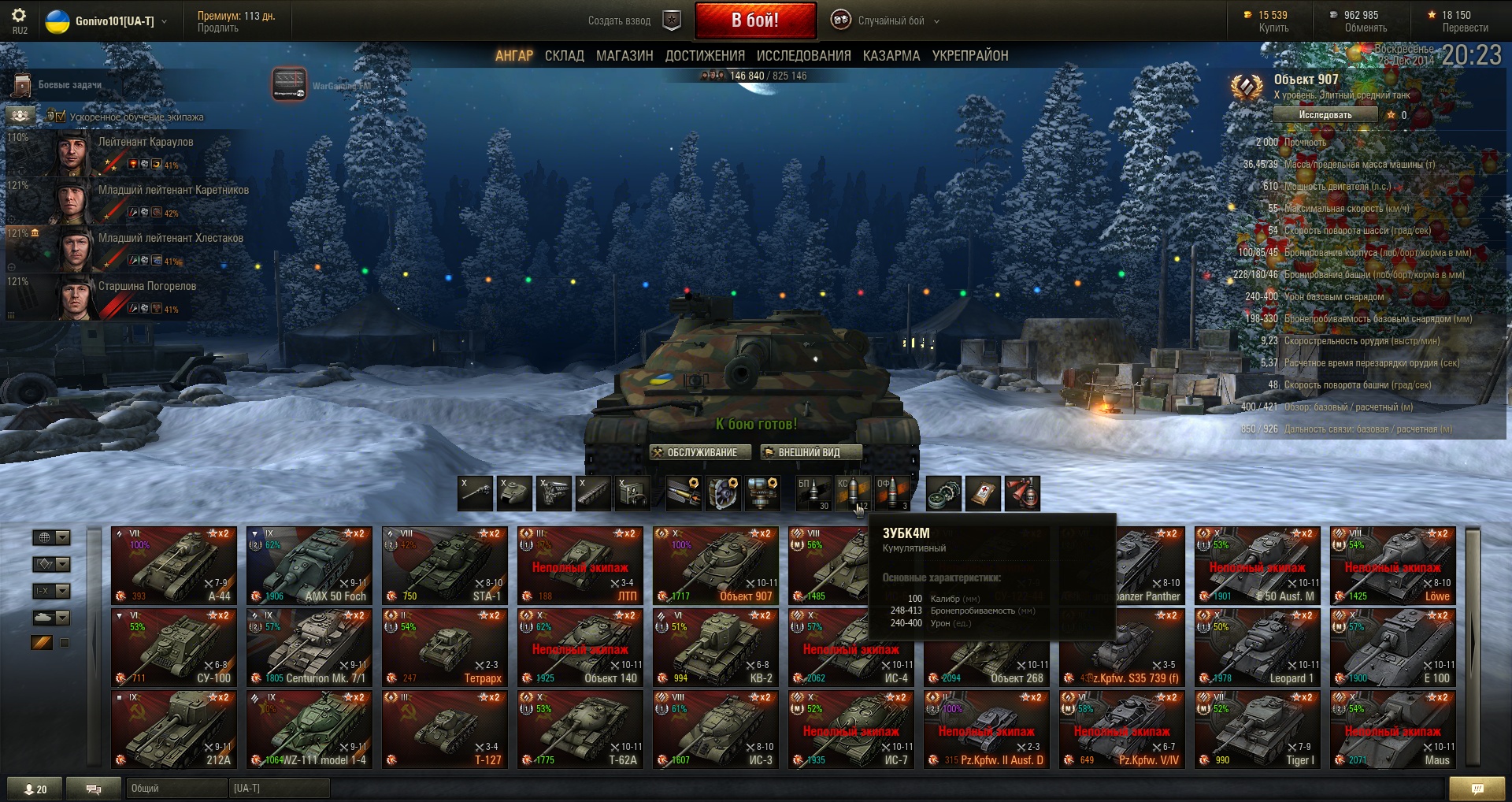Image resolution: width=1512 pixels, height=802 pixels.
Task: Pick the Т-62А tank from carousel
Action: tap(580, 730)
